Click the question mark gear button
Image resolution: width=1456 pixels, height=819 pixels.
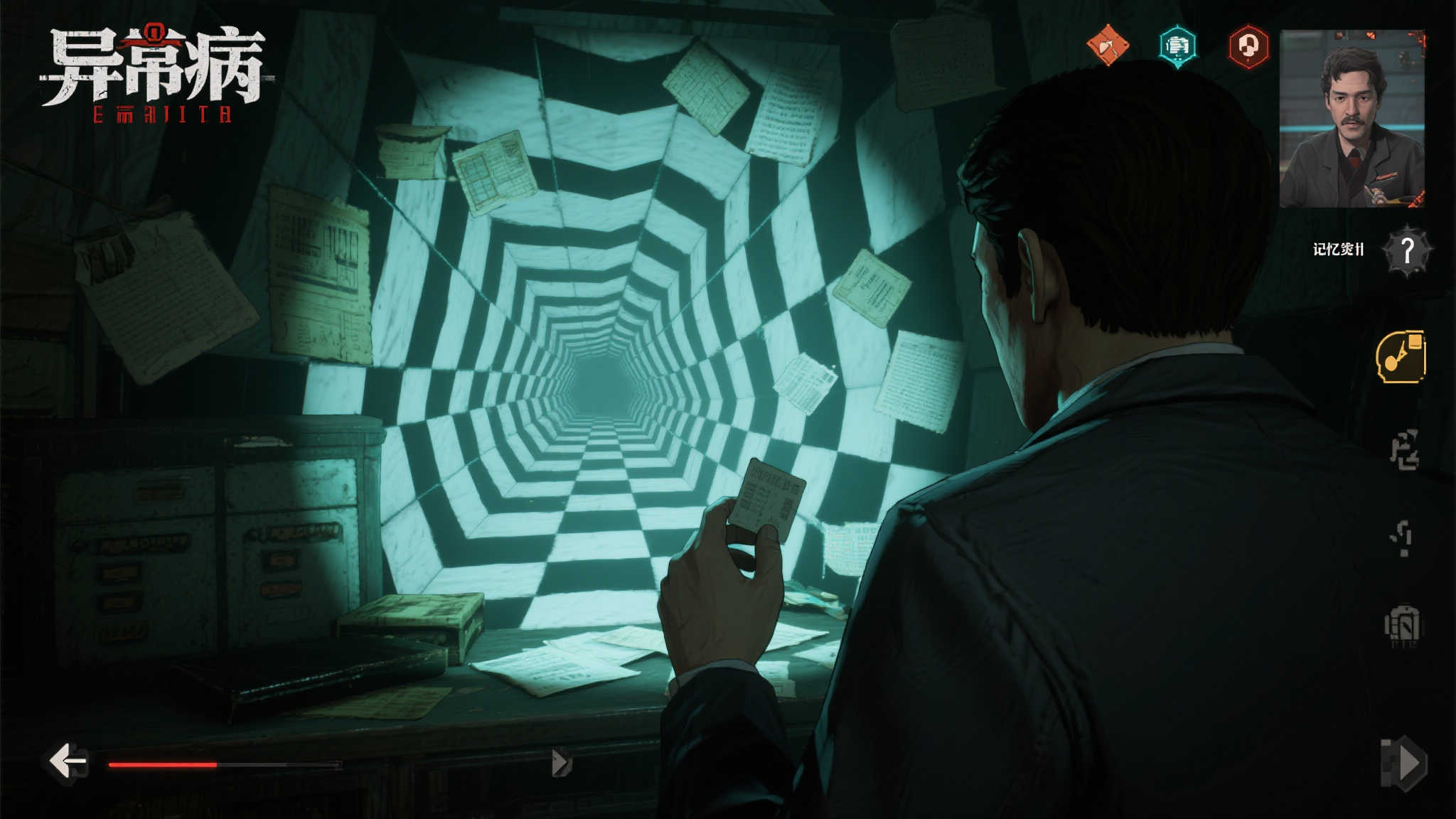(x=1408, y=250)
